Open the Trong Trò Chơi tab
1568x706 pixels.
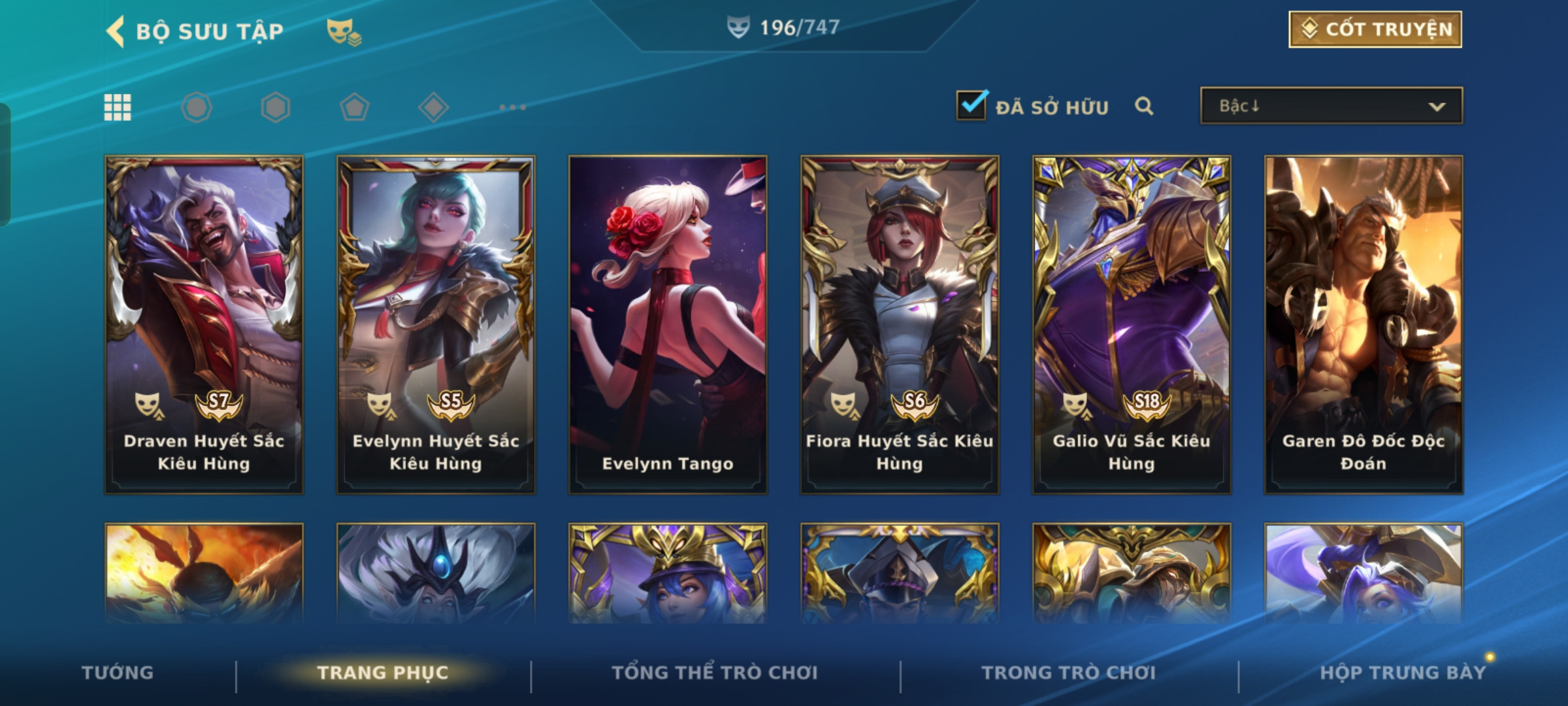point(1069,673)
